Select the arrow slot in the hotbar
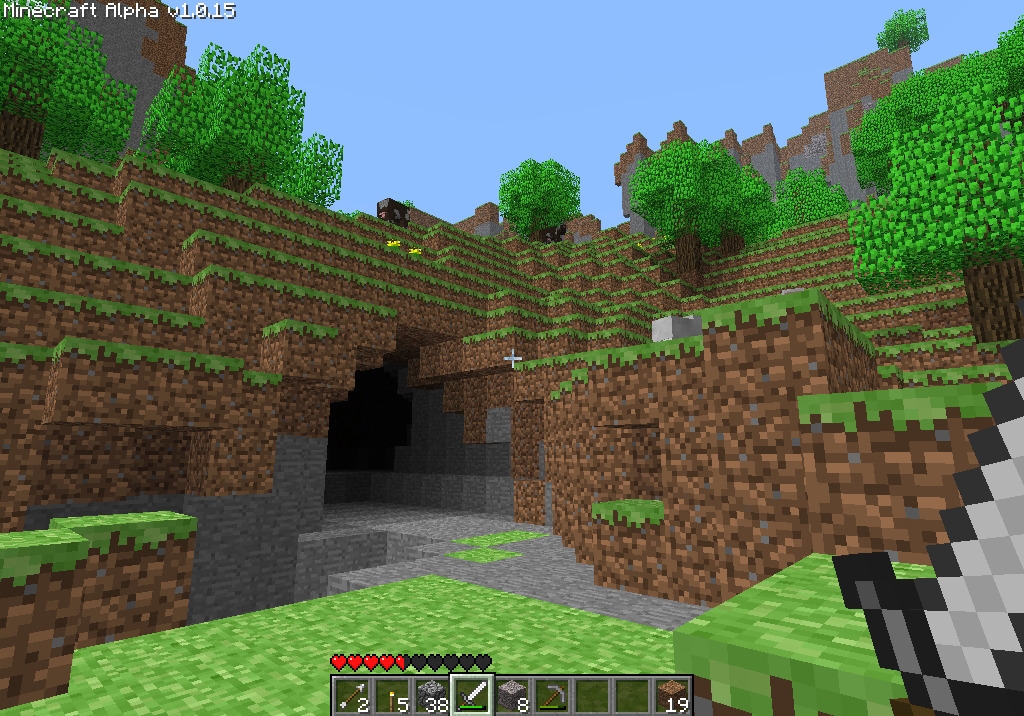Viewport: 1024px width, 716px height. pos(352,695)
